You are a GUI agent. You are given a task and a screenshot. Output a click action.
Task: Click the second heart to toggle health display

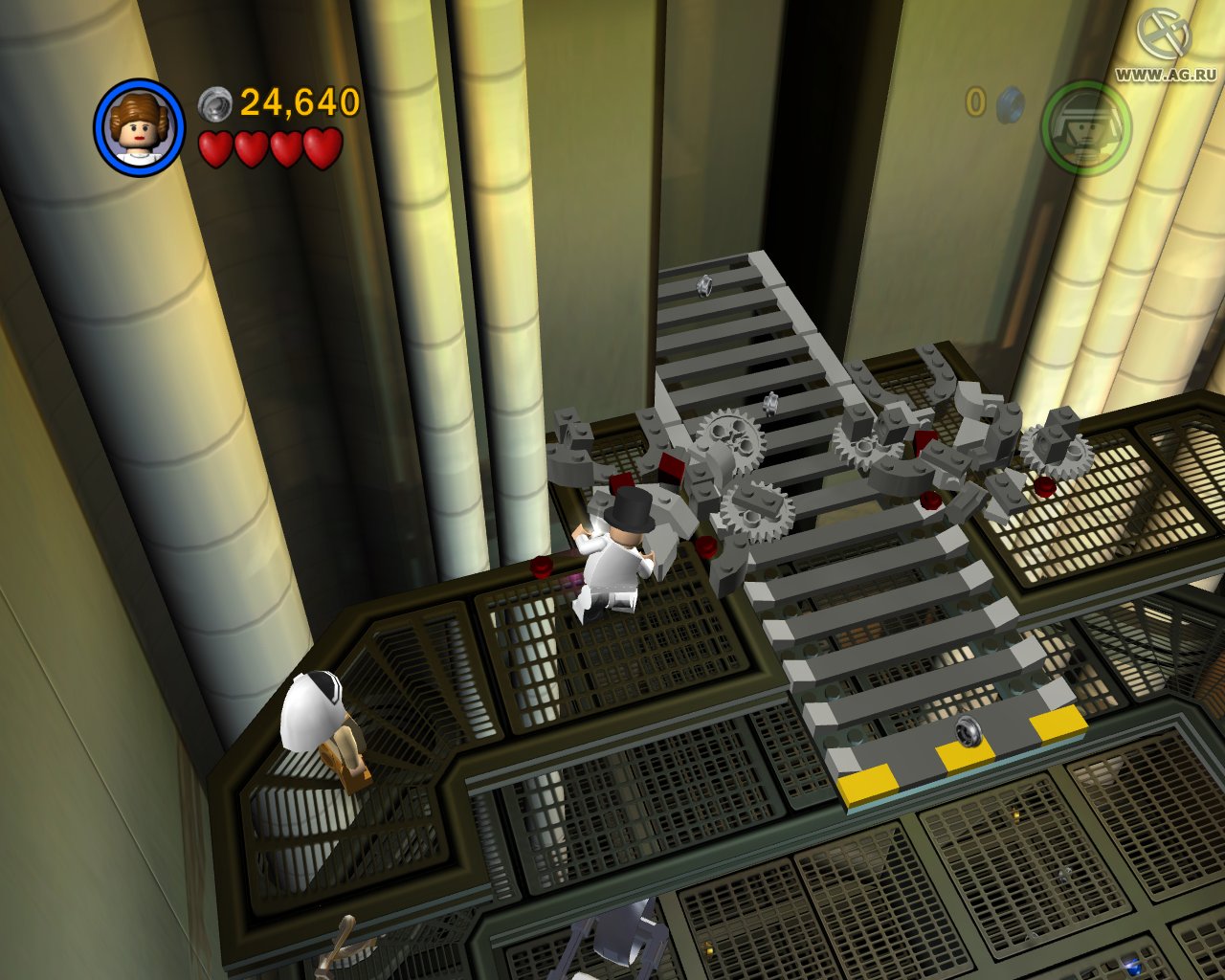(x=251, y=149)
